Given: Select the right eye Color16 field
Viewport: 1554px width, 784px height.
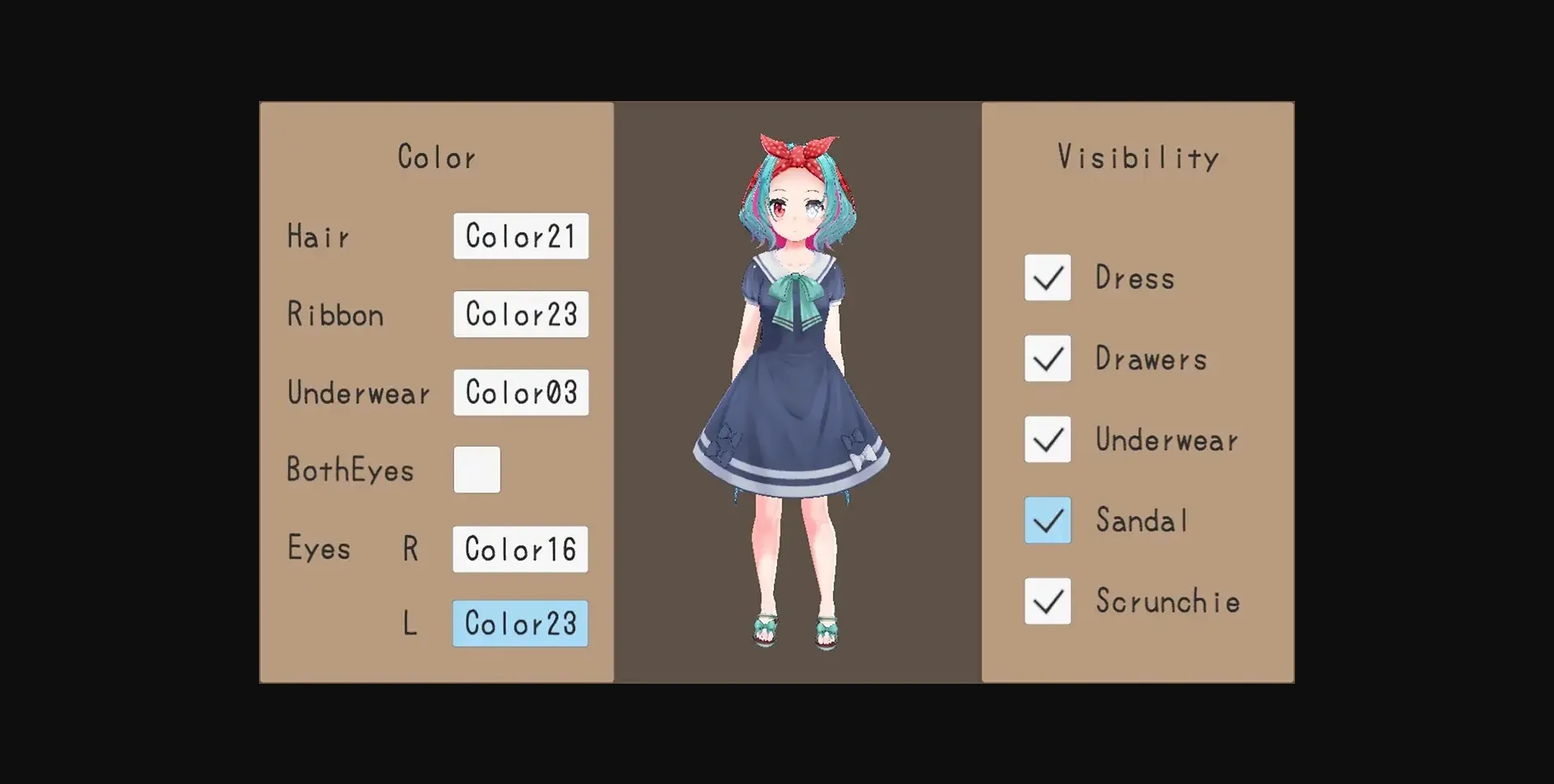Looking at the screenshot, I should tap(519, 549).
